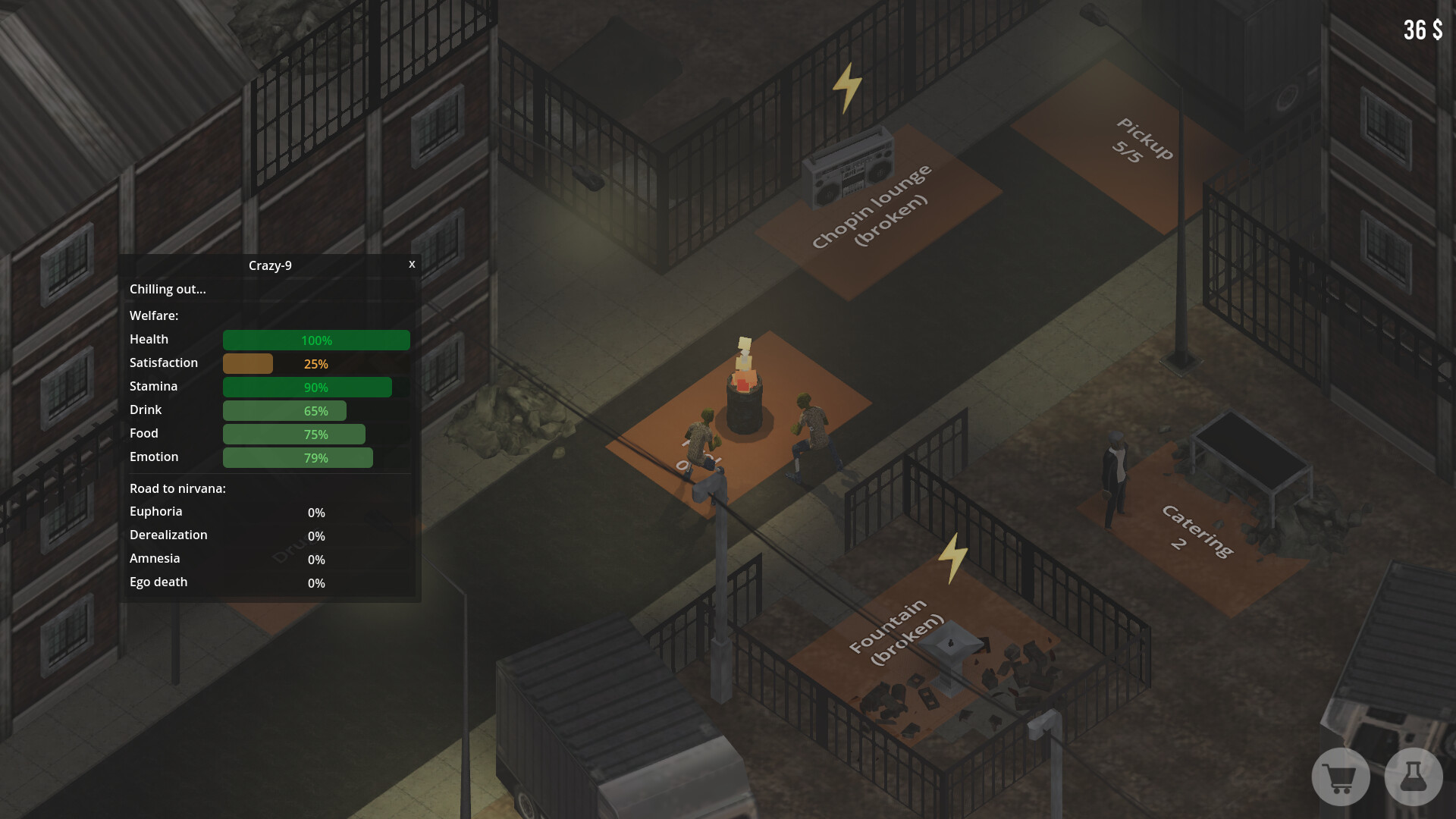1456x819 pixels.
Task: Open the chemistry flask lab menu
Action: click(1412, 777)
